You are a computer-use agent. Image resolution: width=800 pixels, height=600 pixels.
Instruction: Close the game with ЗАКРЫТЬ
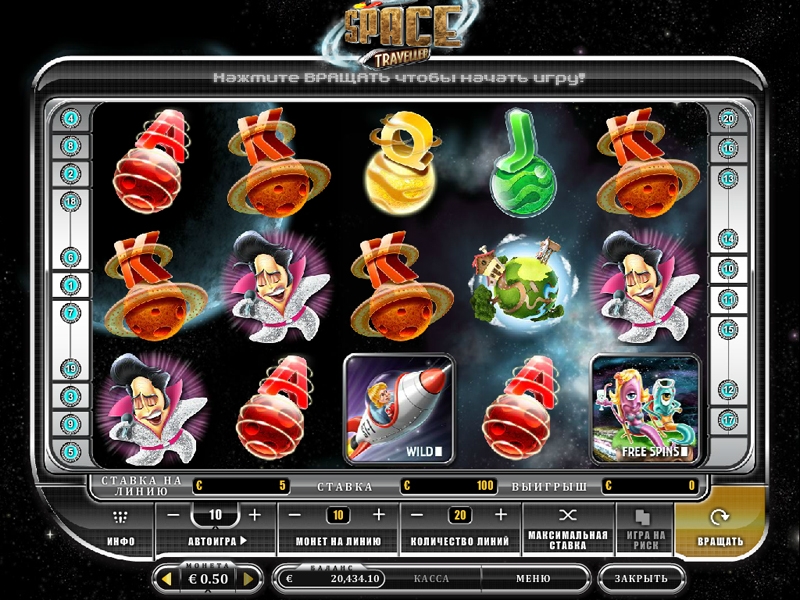pyautogui.click(x=641, y=579)
